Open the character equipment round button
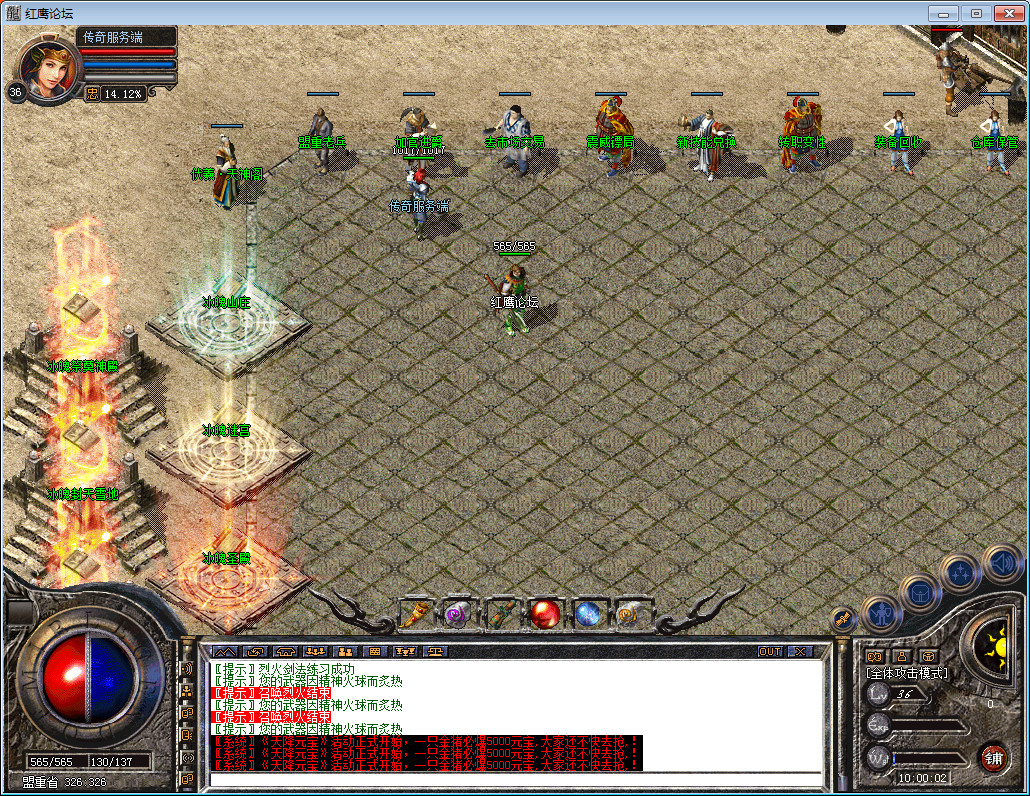The height and width of the screenshot is (796, 1030). 881,611
